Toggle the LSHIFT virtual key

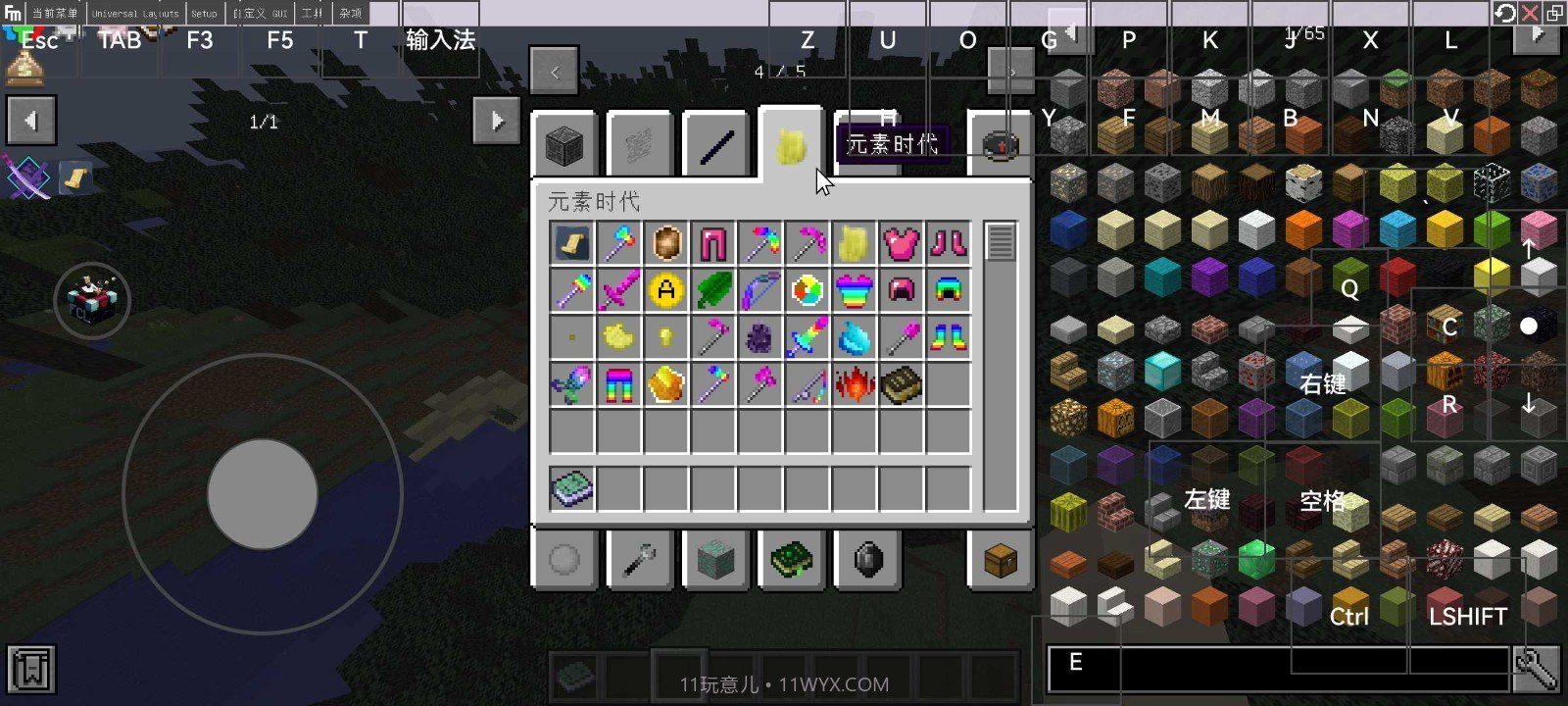click(x=1467, y=616)
